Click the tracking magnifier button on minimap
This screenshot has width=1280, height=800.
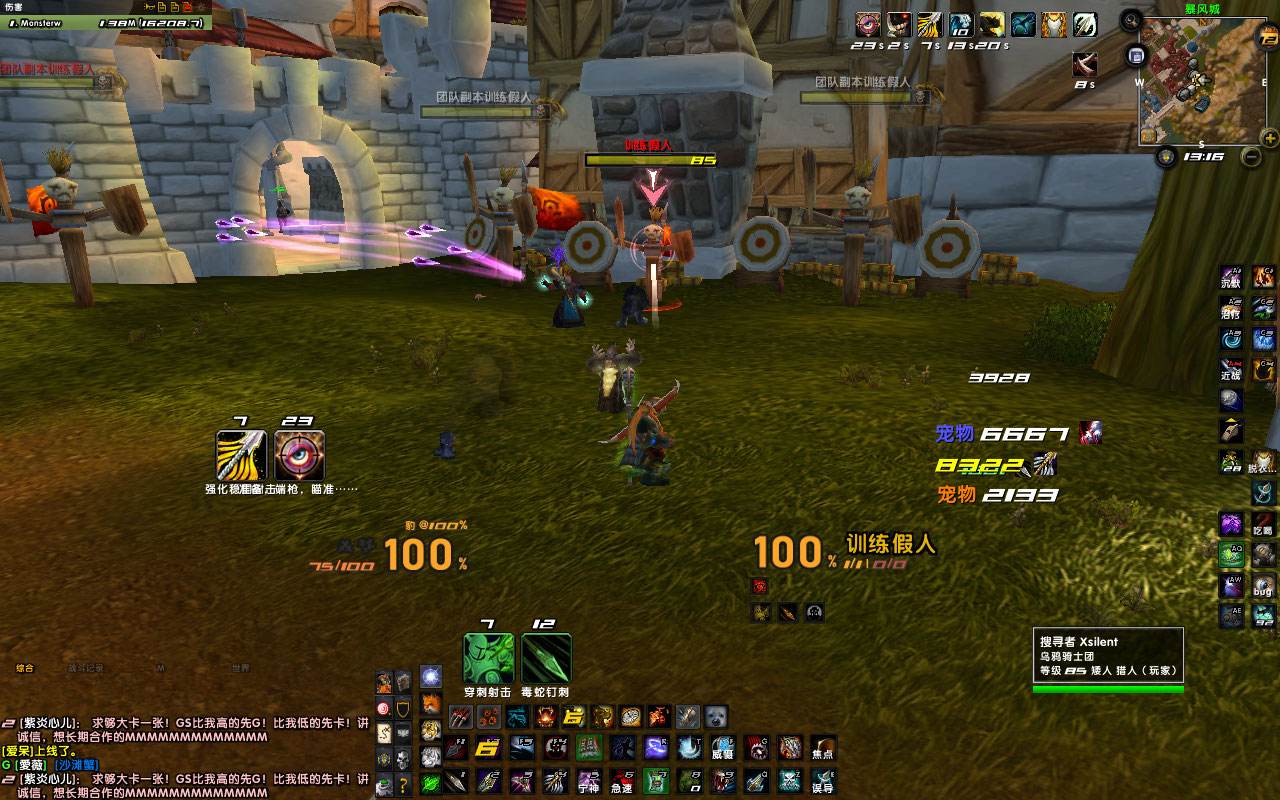click(x=1131, y=19)
